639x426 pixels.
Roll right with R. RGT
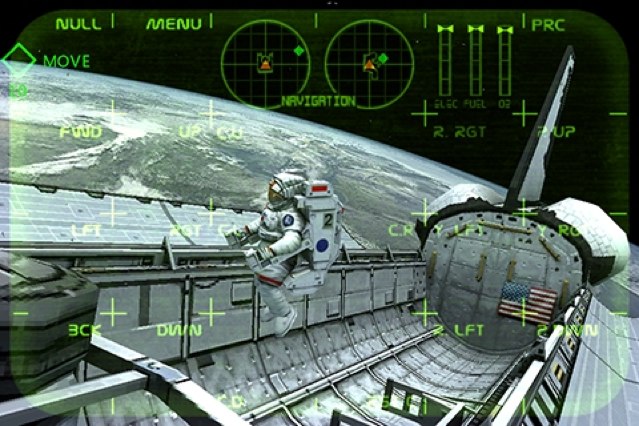point(459,131)
